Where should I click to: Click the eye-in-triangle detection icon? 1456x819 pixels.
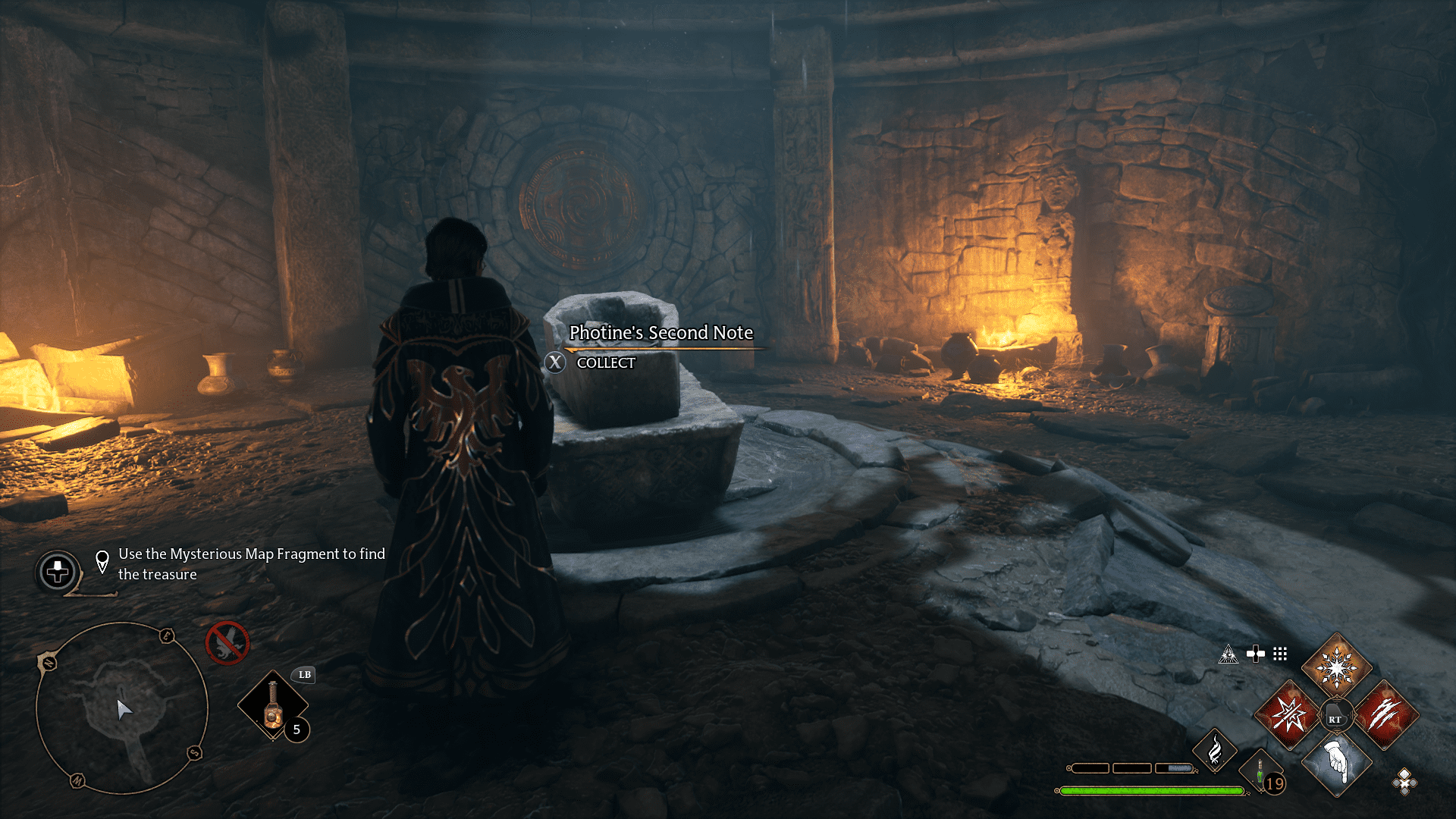click(x=1228, y=654)
